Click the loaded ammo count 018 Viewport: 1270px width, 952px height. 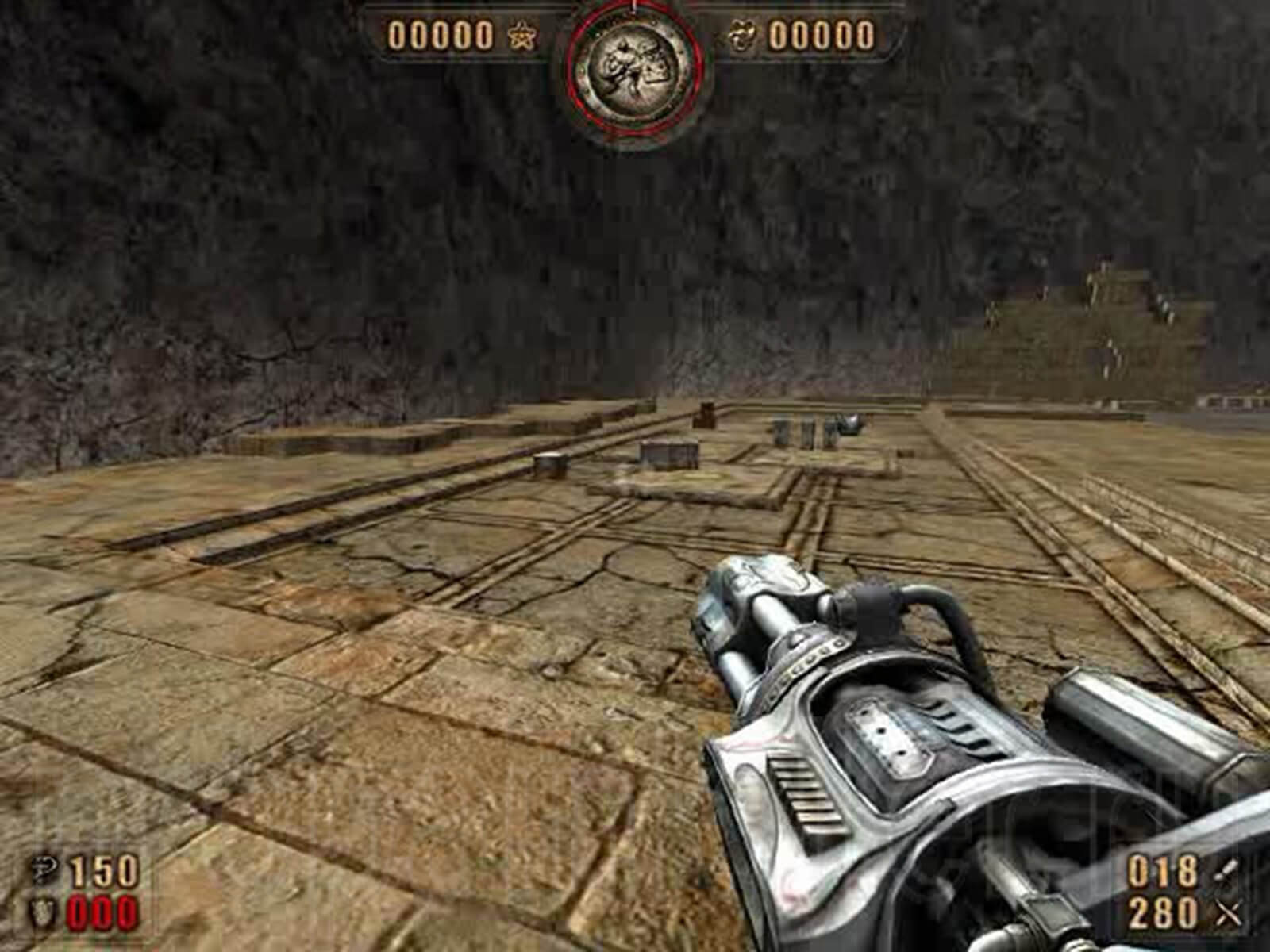(1161, 871)
